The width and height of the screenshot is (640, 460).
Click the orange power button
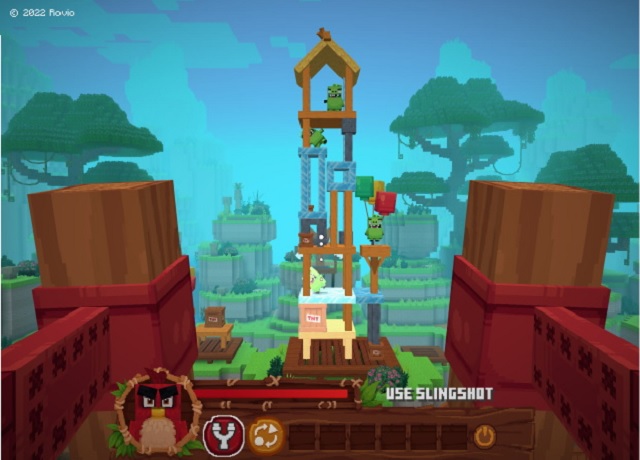[484, 436]
